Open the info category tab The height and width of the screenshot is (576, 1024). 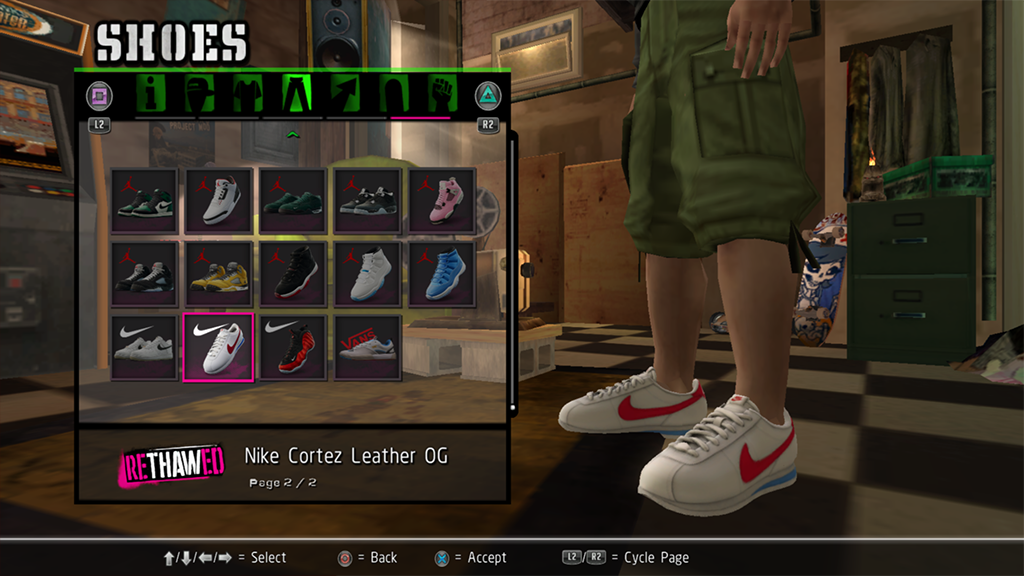(x=152, y=95)
